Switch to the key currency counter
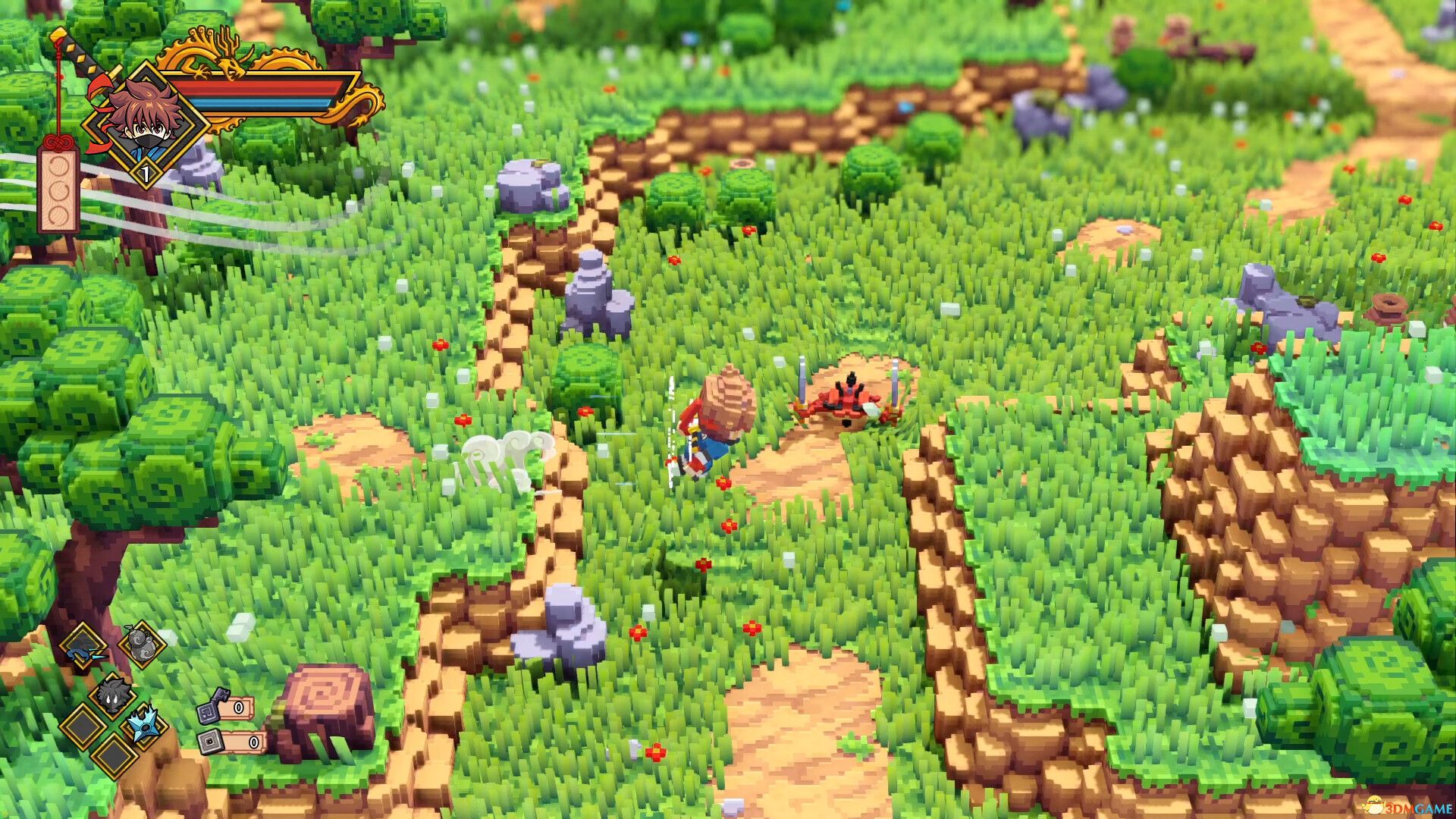The width and height of the screenshot is (1456, 819). [x=237, y=708]
